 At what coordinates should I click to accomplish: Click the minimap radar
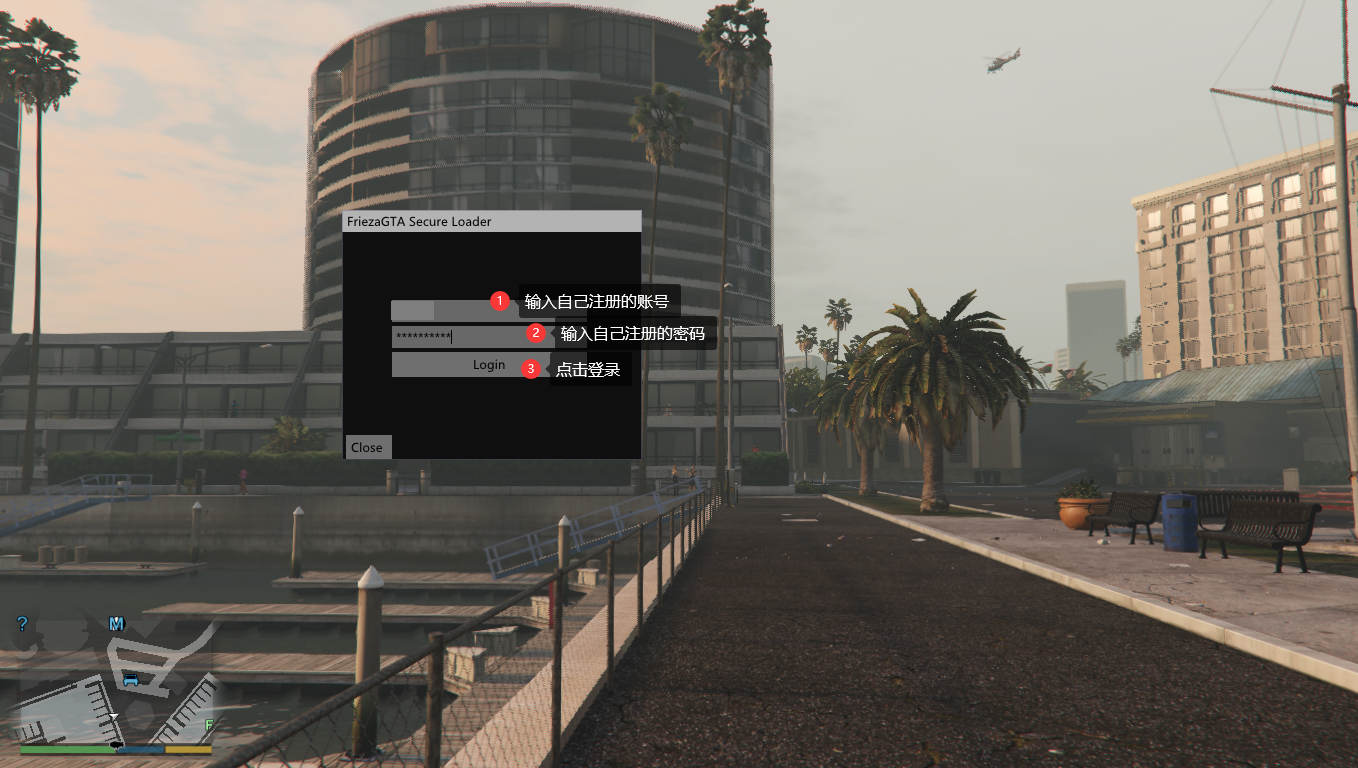(115, 685)
